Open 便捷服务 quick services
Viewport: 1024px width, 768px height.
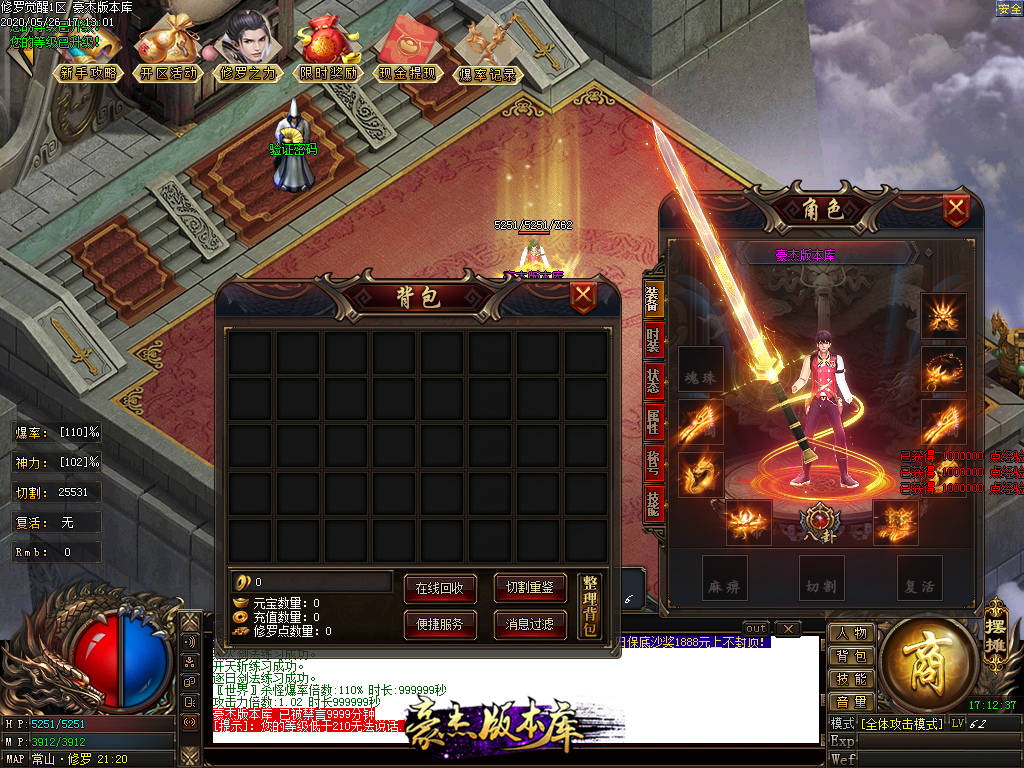440,625
